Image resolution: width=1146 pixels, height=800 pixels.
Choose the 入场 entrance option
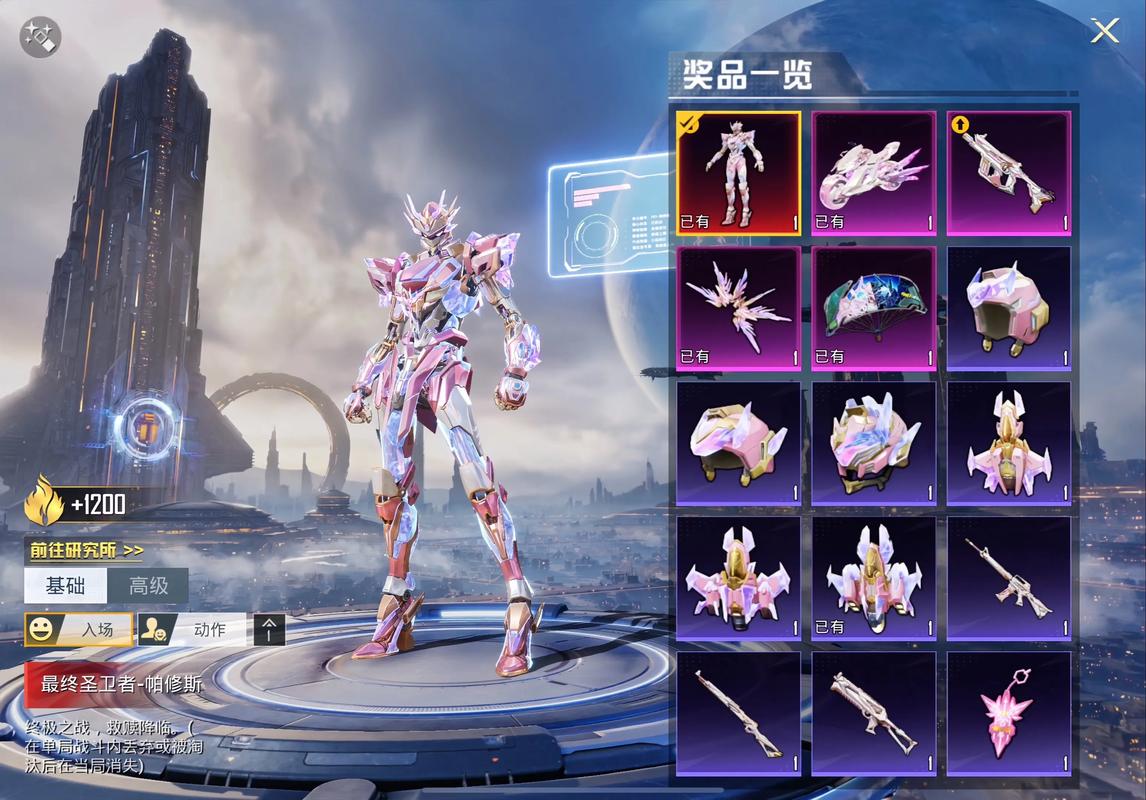click(78, 630)
